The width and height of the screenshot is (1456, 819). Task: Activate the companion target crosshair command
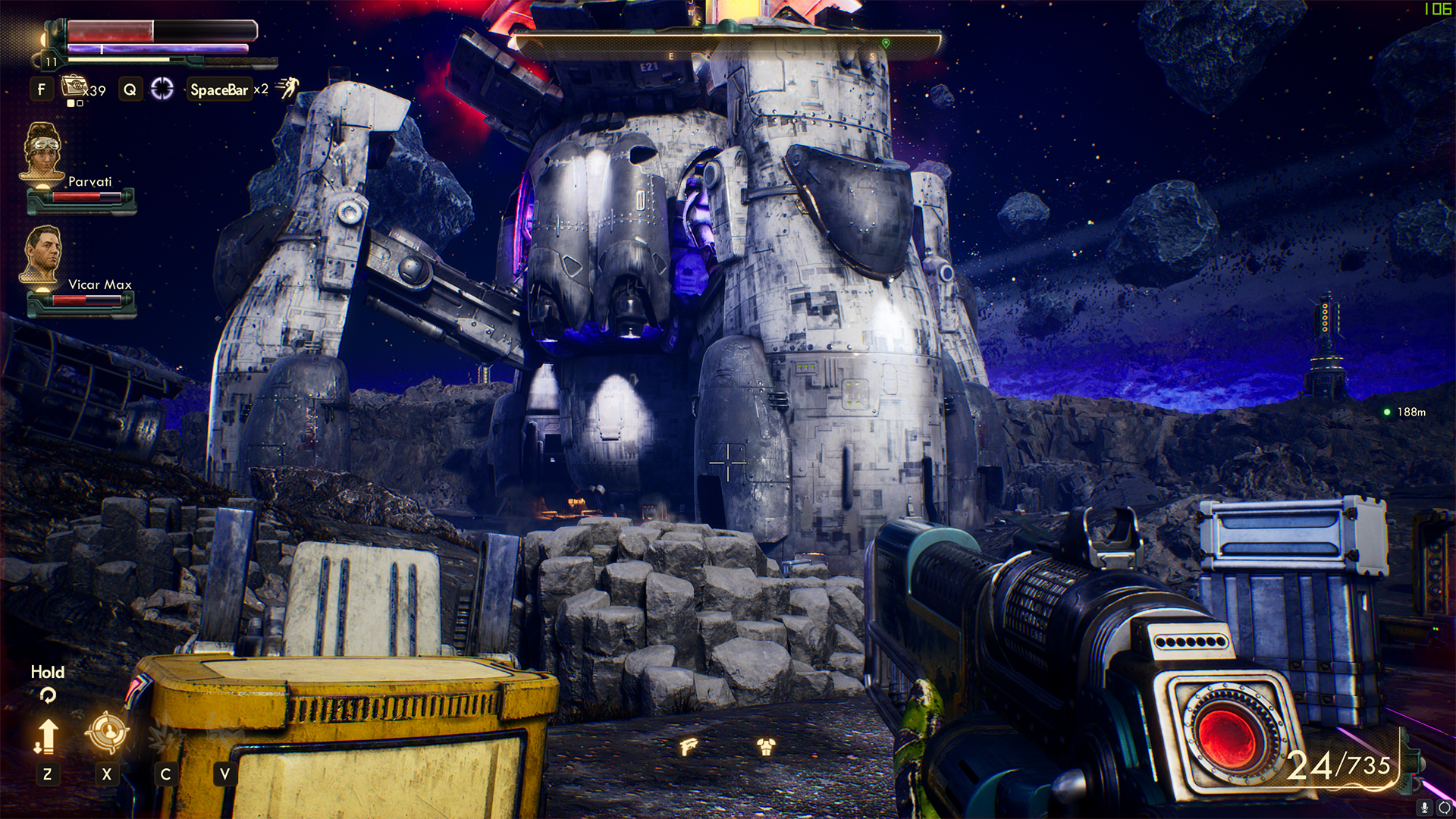point(106,732)
